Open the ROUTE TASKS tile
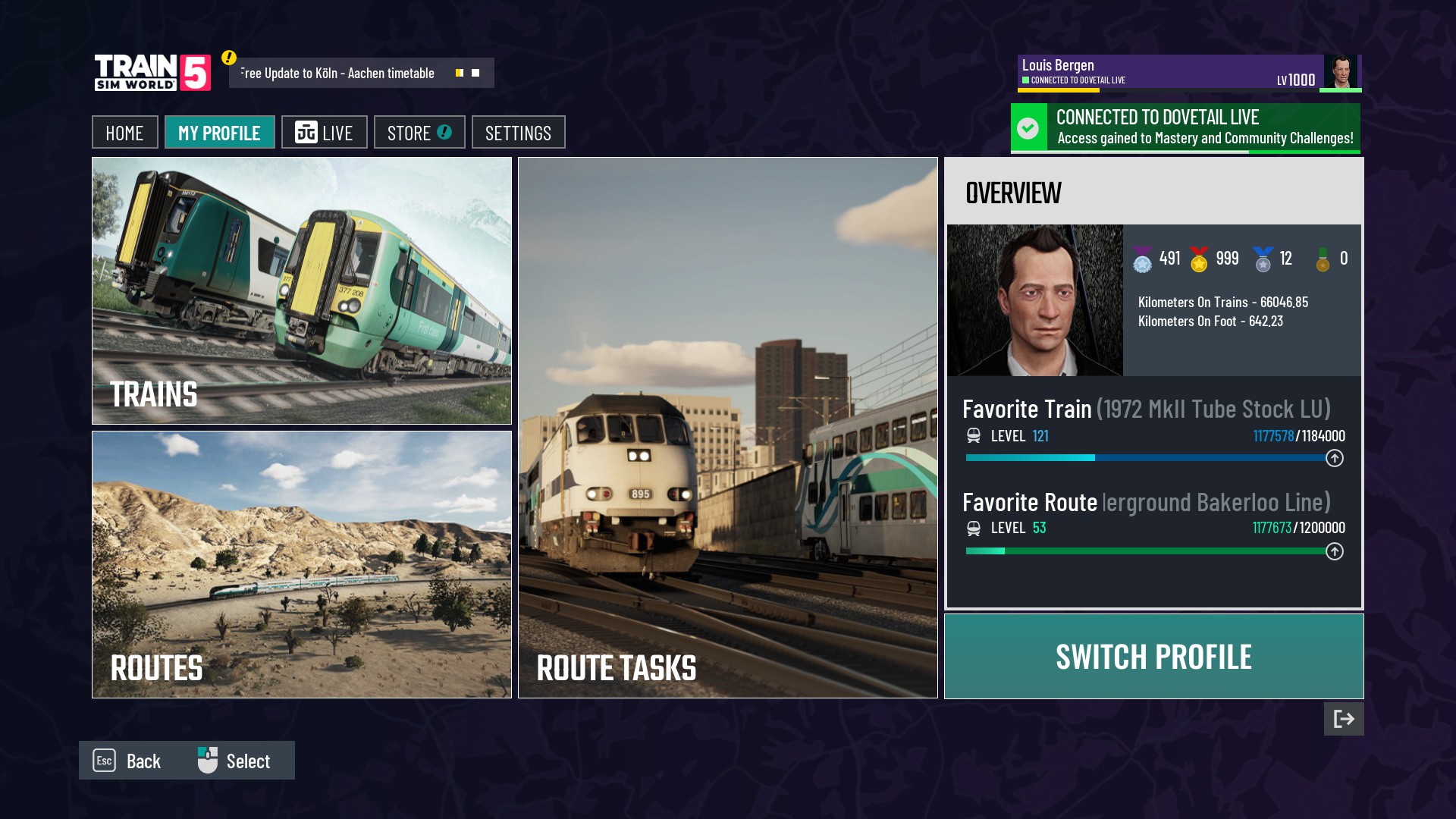This screenshot has height=819, width=1456. (727, 428)
